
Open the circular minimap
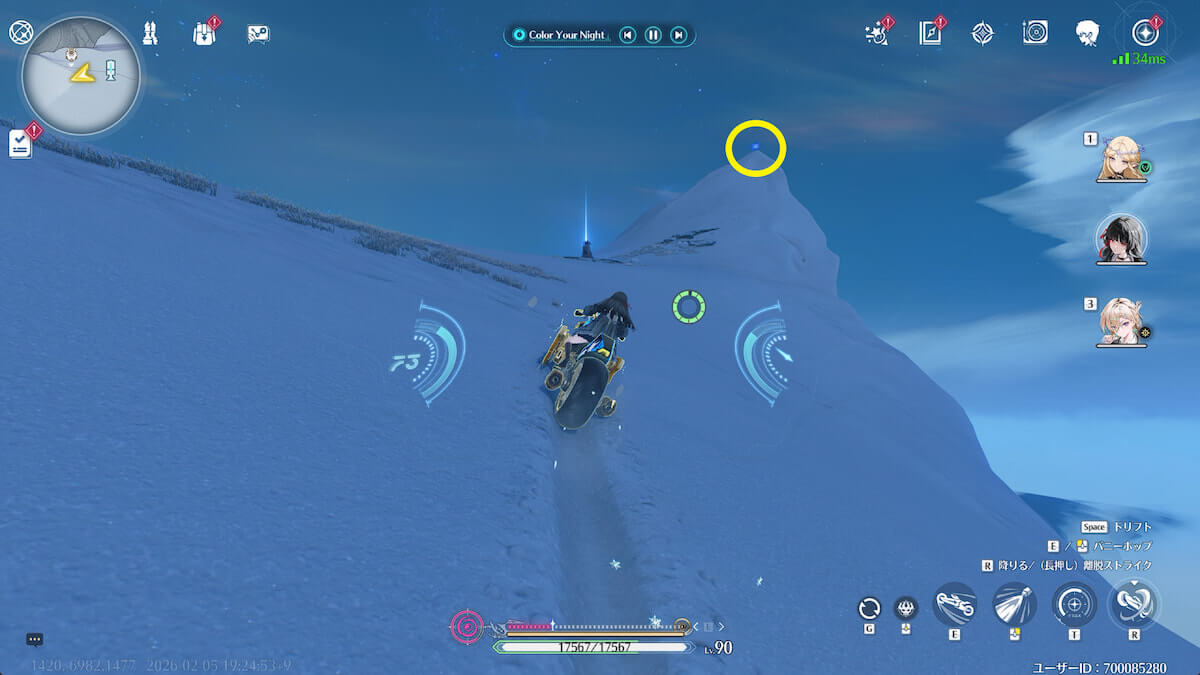point(80,76)
